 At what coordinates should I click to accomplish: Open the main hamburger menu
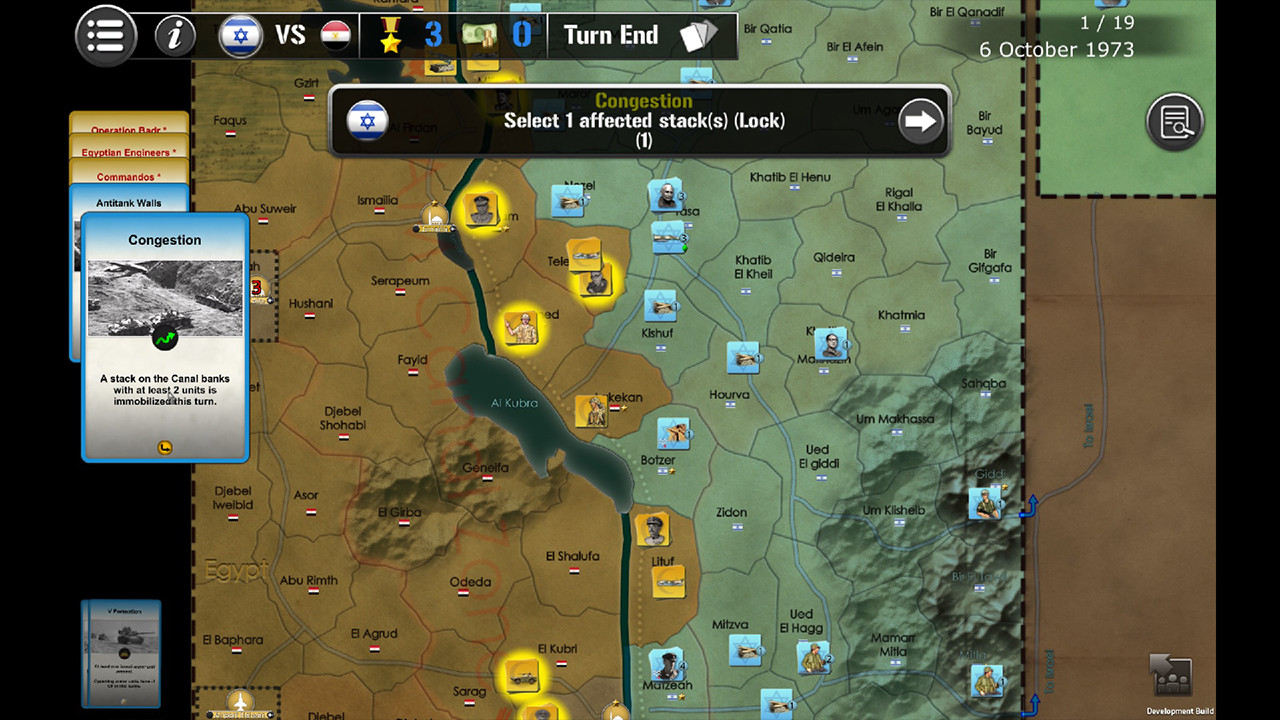105,35
